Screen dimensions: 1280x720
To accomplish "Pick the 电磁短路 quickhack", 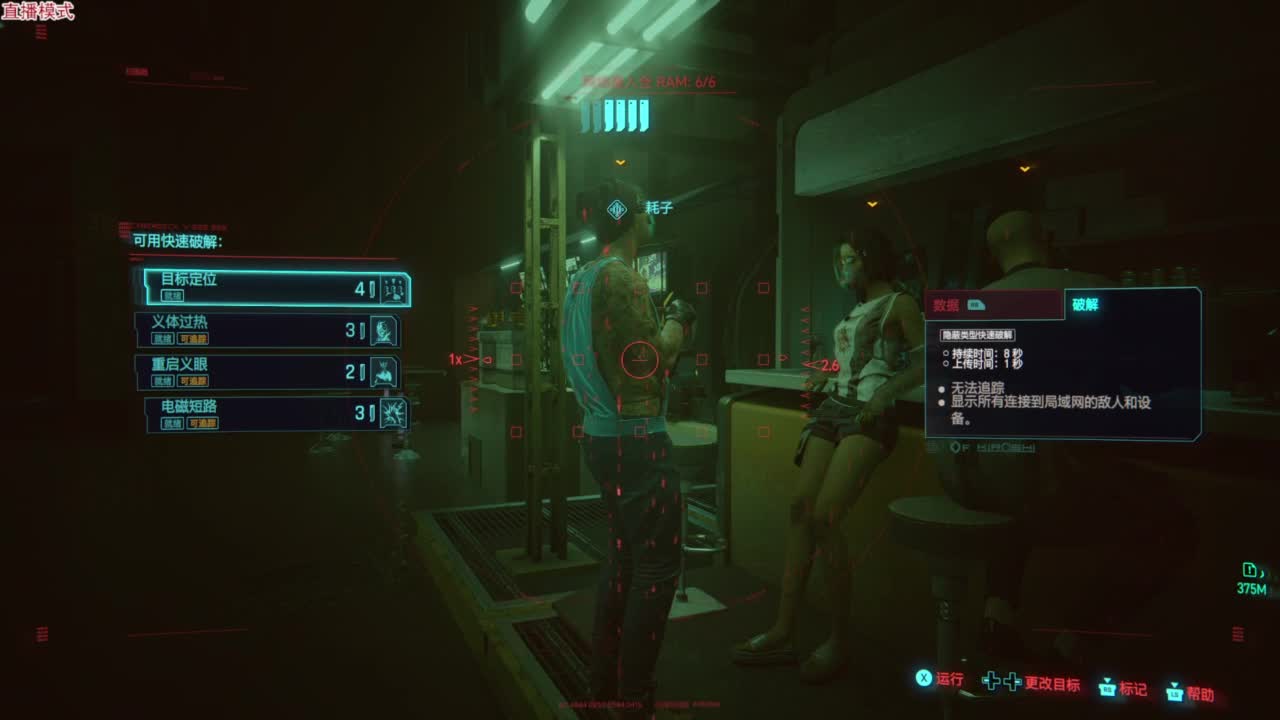I will (274, 414).
